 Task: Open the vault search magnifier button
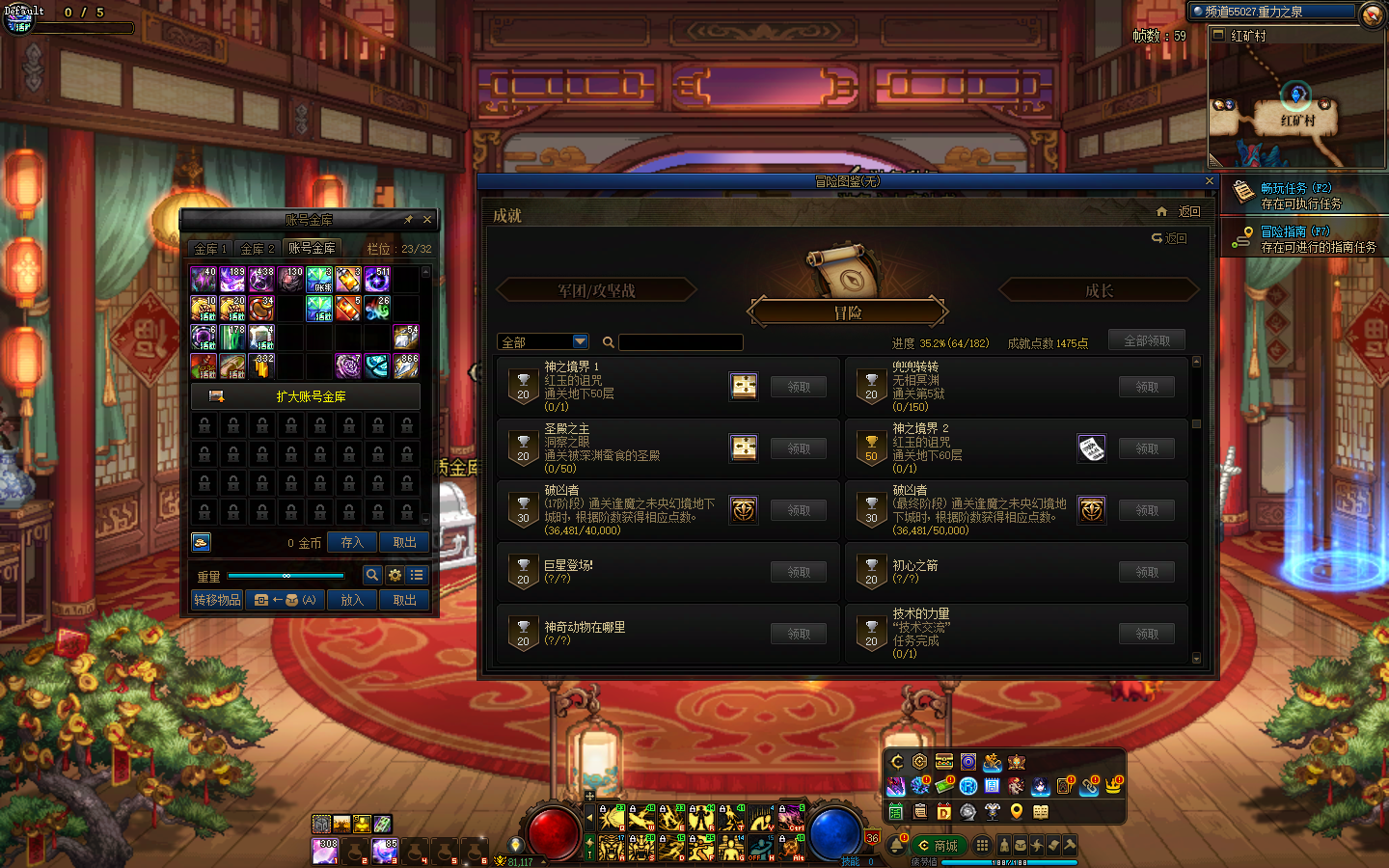[x=371, y=575]
